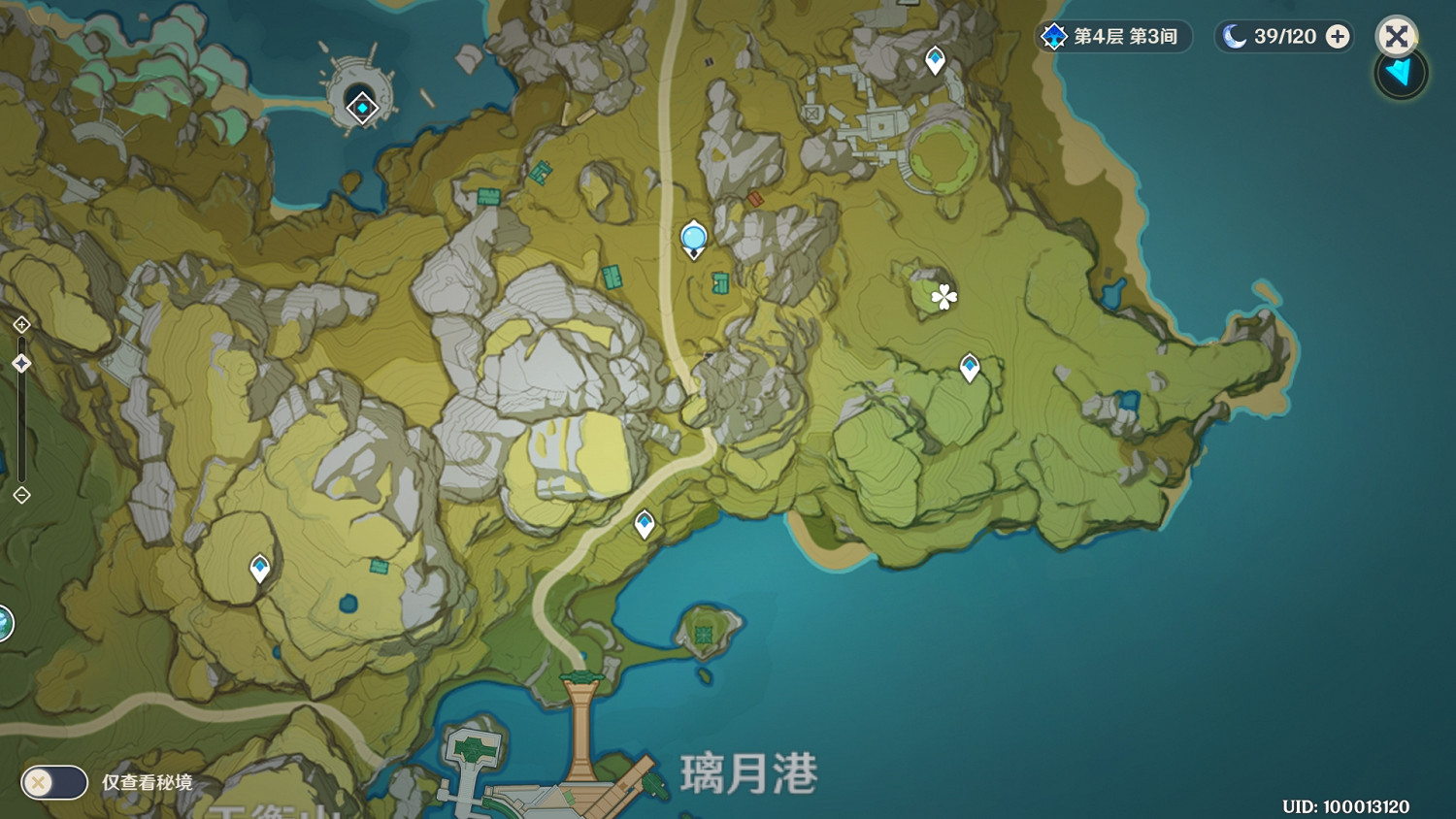
Task: Click the crescent moon Original Resin icon
Action: pos(1232,36)
